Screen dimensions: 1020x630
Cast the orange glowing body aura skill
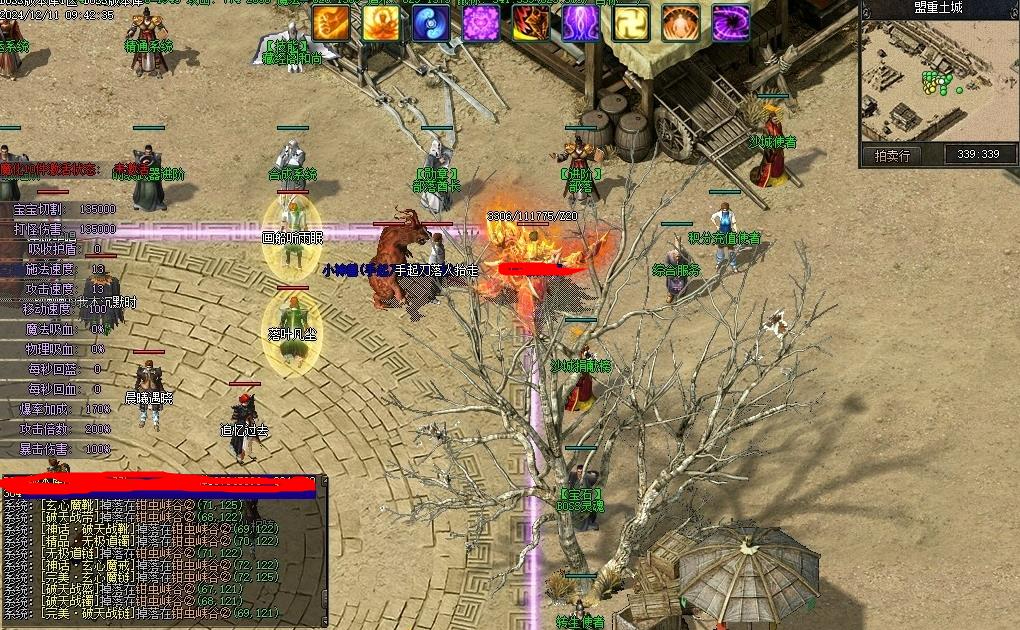pyautogui.click(x=681, y=22)
